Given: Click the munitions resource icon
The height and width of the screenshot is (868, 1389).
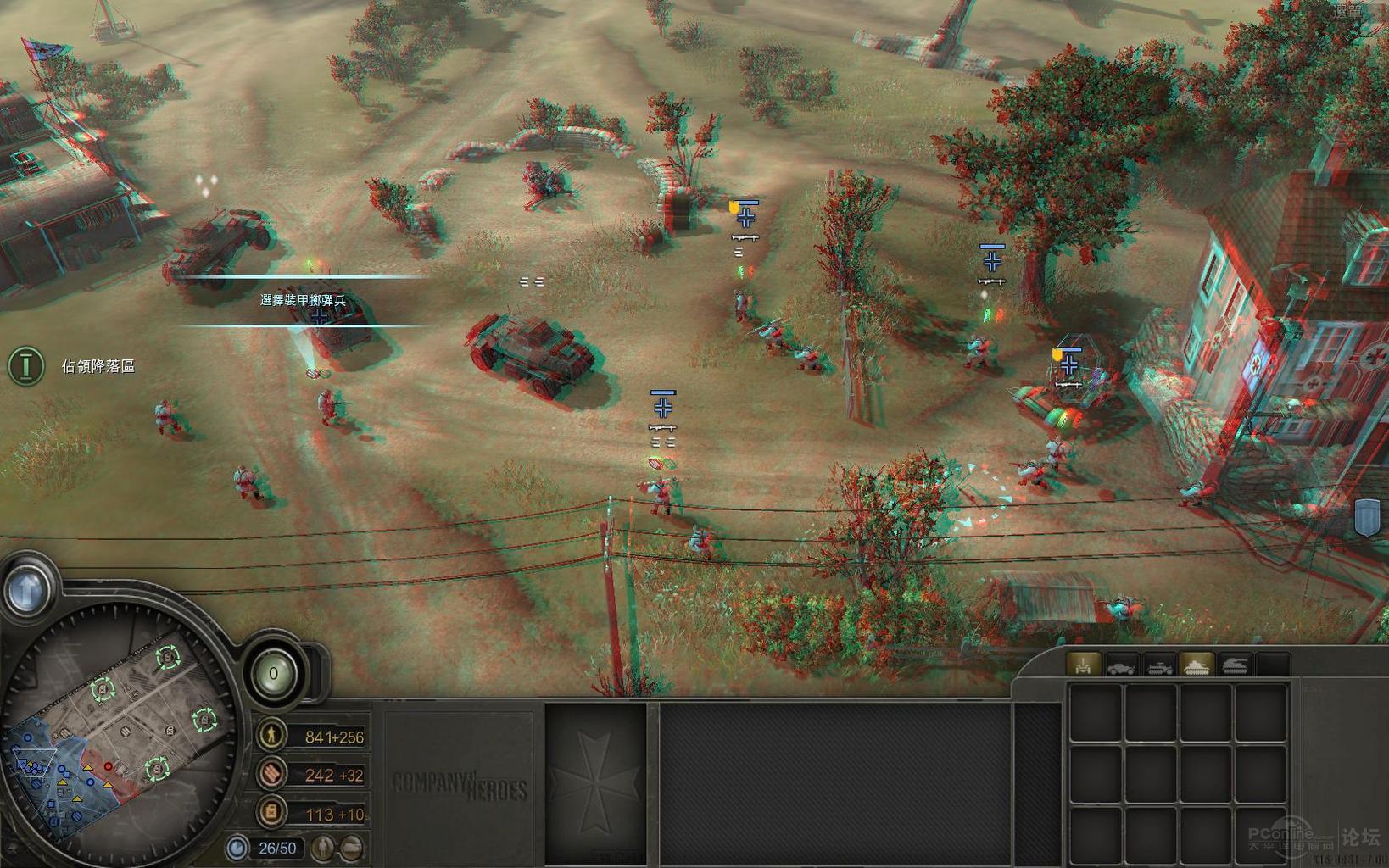Looking at the screenshot, I should [271, 774].
